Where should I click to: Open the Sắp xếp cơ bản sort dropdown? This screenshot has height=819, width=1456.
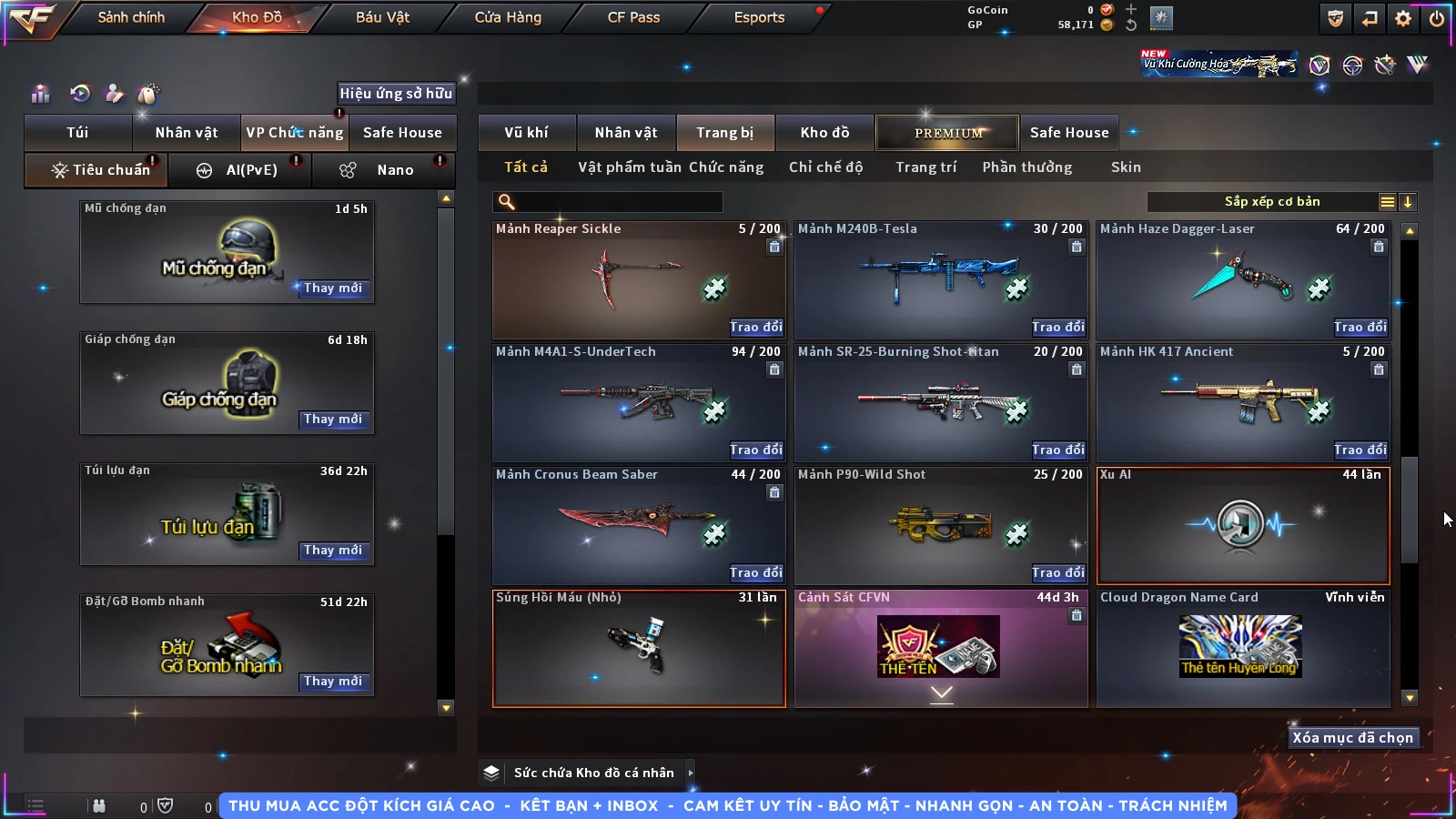(x=1271, y=202)
